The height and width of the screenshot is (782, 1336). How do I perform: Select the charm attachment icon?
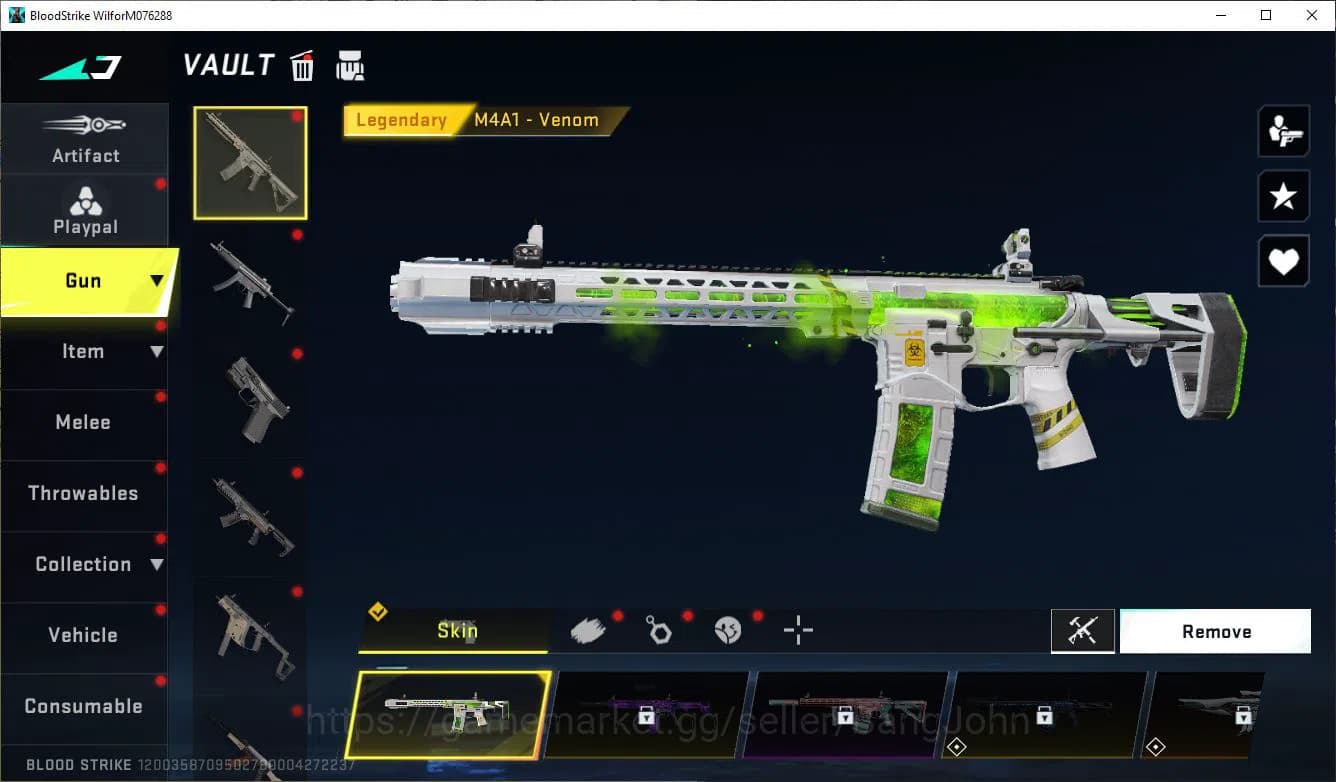tap(658, 629)
